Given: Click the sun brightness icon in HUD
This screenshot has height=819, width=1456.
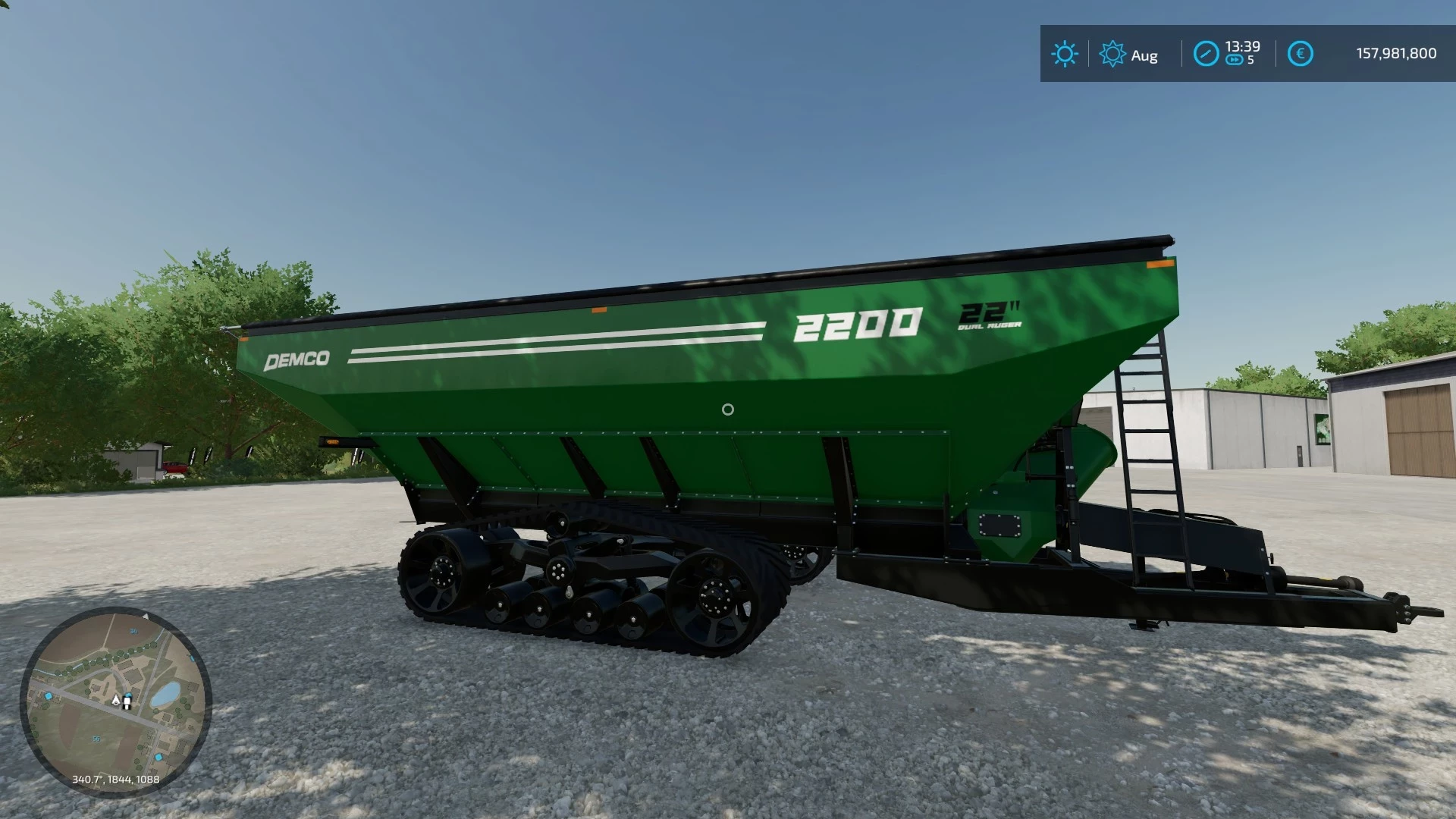Looking at the screenshot, I should point(1066,52).
